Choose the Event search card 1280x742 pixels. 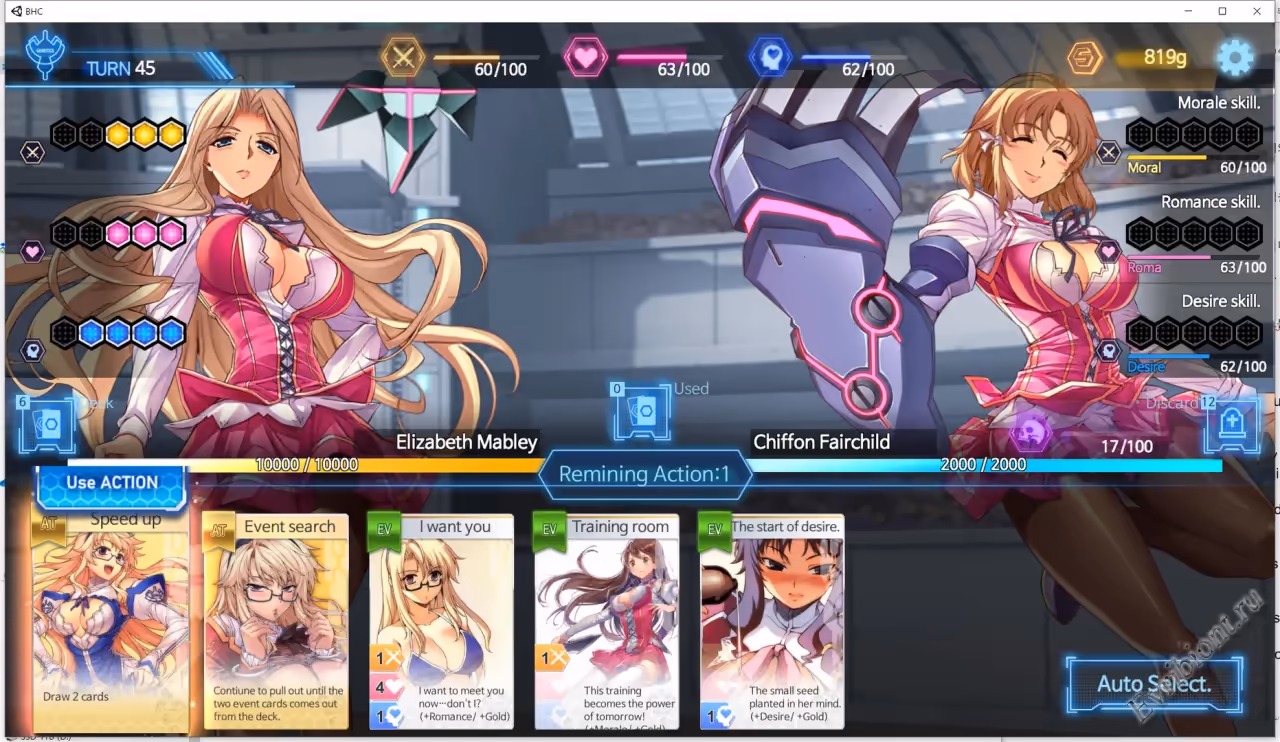(276, 622)
